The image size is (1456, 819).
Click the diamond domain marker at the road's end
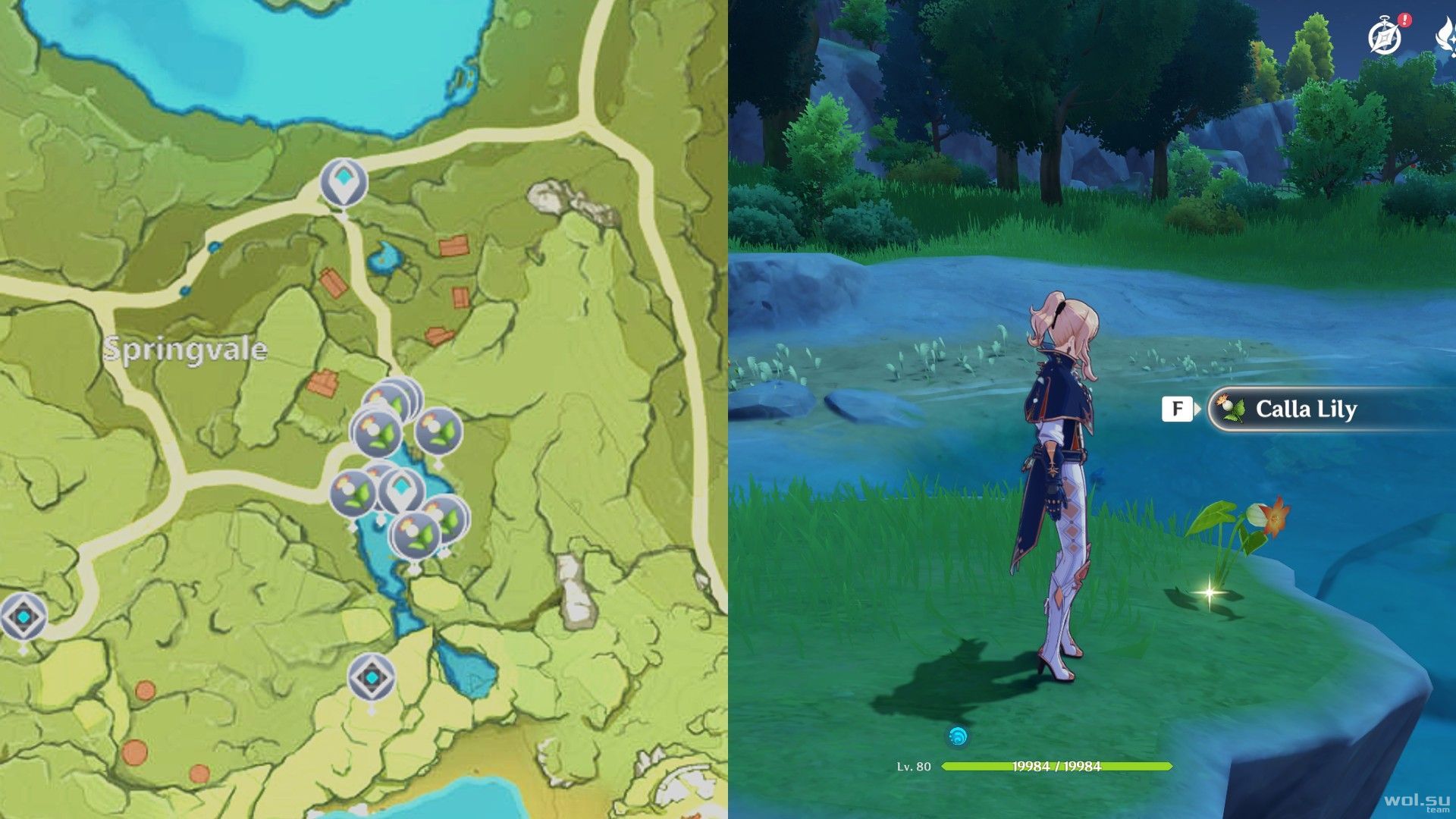(x=23, y=616)
